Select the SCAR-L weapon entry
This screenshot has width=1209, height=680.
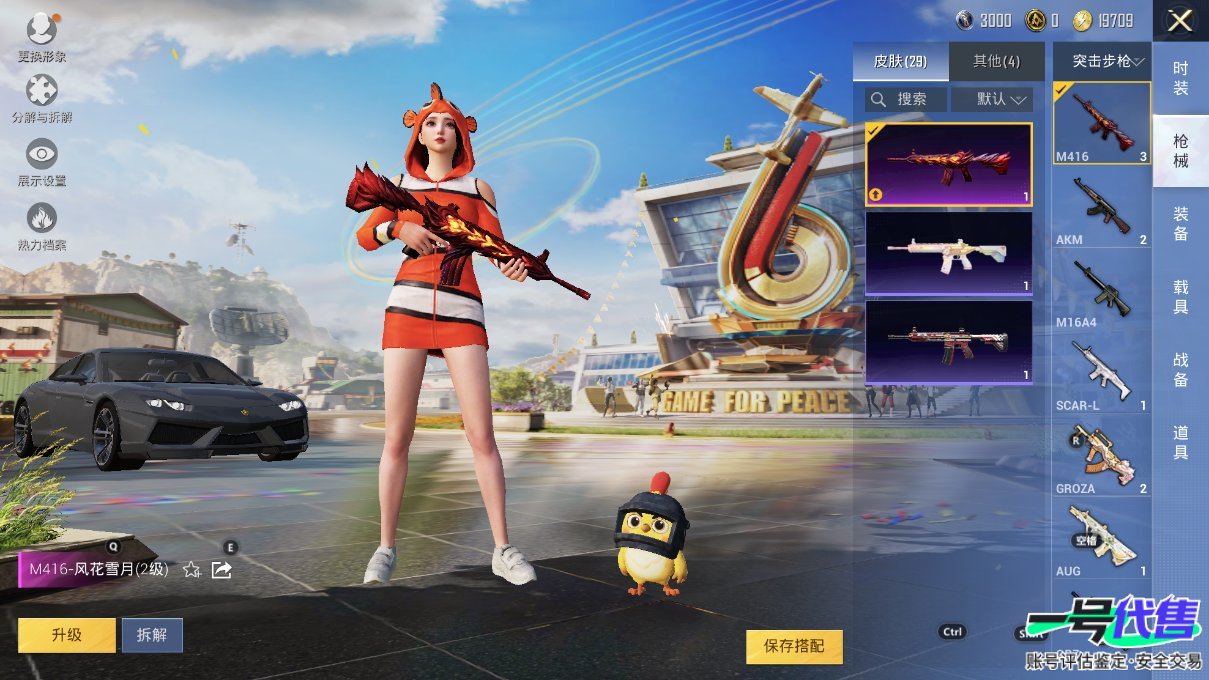pos(1101,373)
